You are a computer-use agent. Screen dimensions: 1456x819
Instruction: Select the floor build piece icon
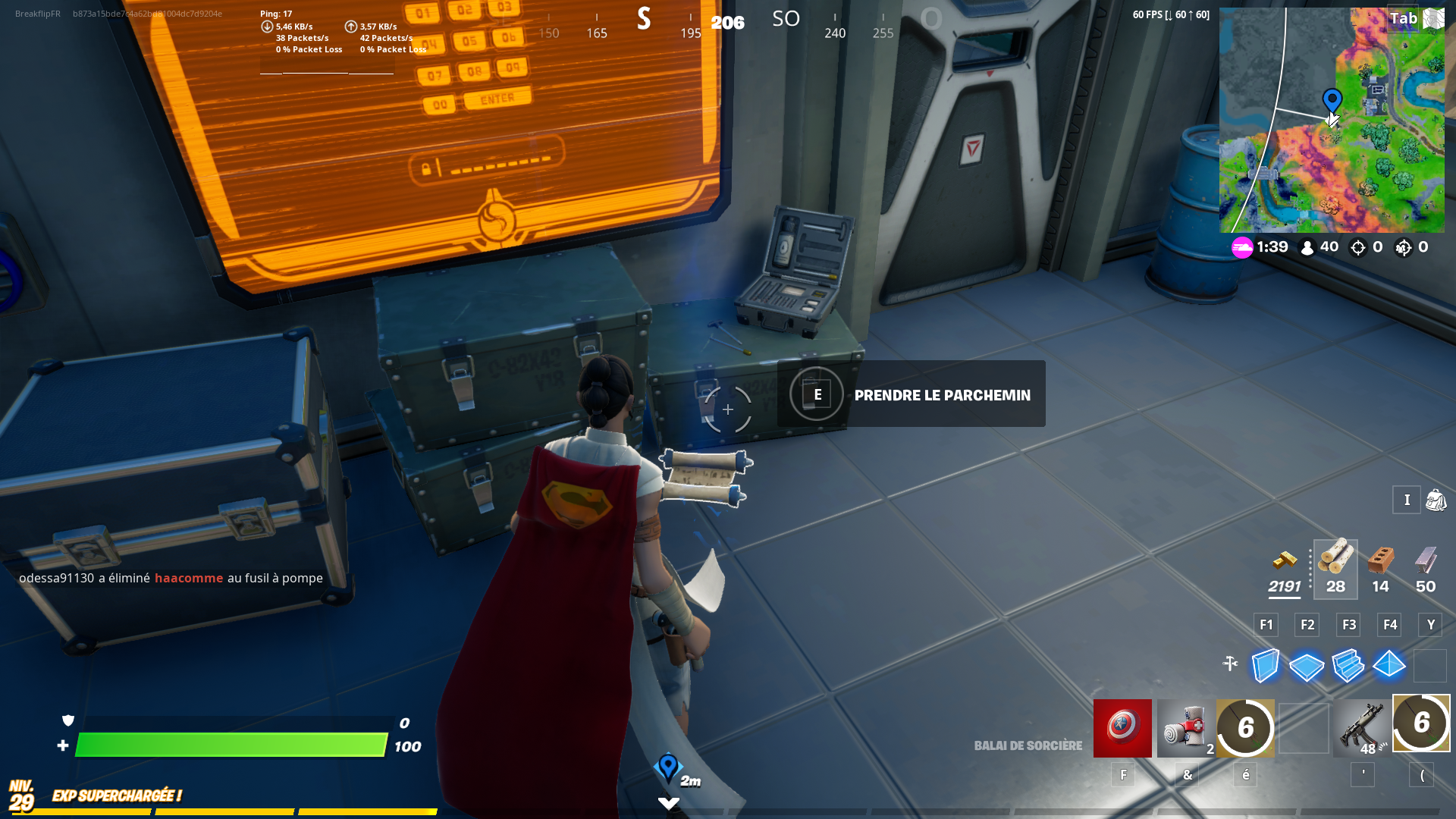(x=1307, y=667)
